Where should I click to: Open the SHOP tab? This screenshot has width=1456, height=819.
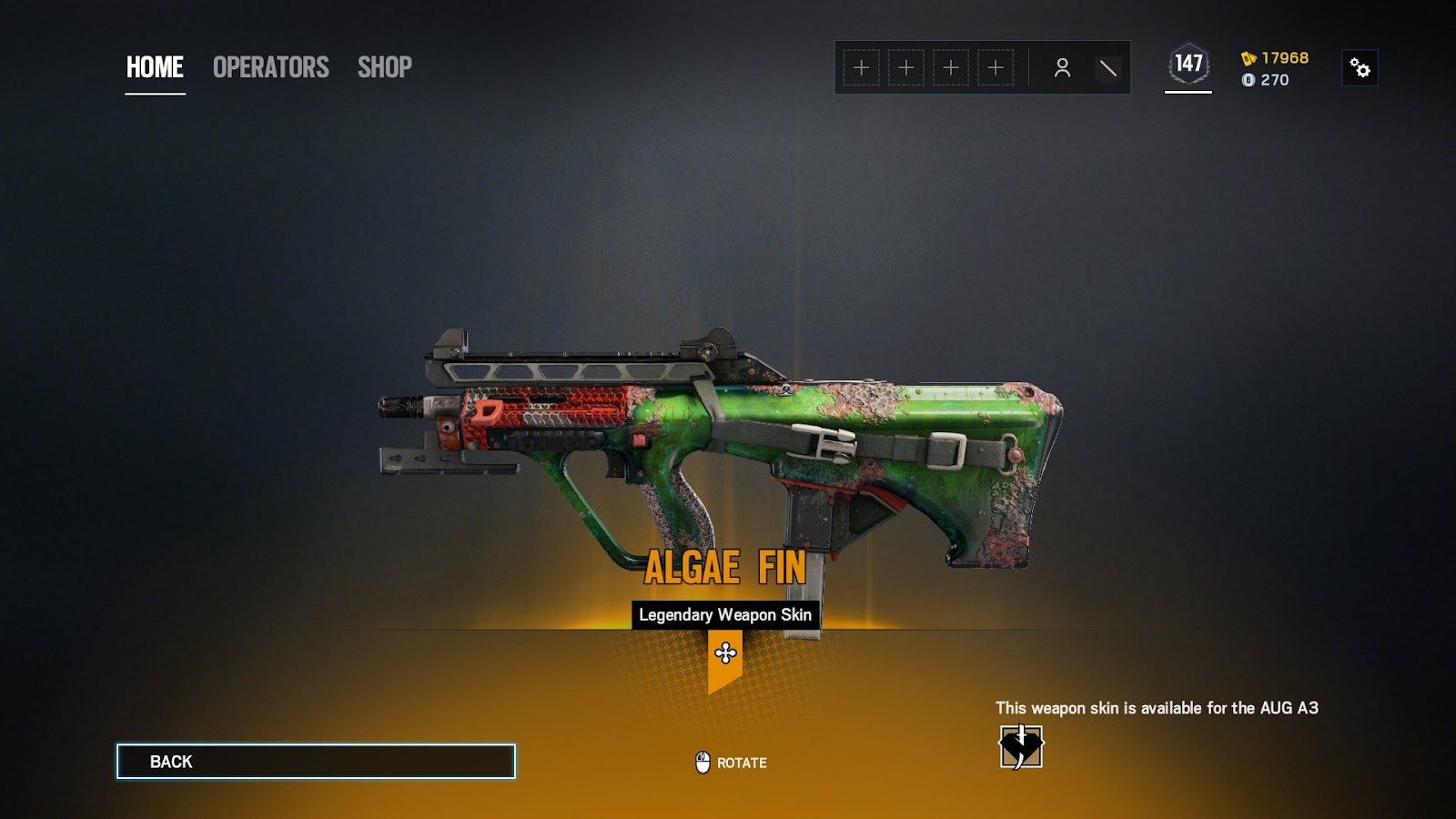(x=384, y=67)
